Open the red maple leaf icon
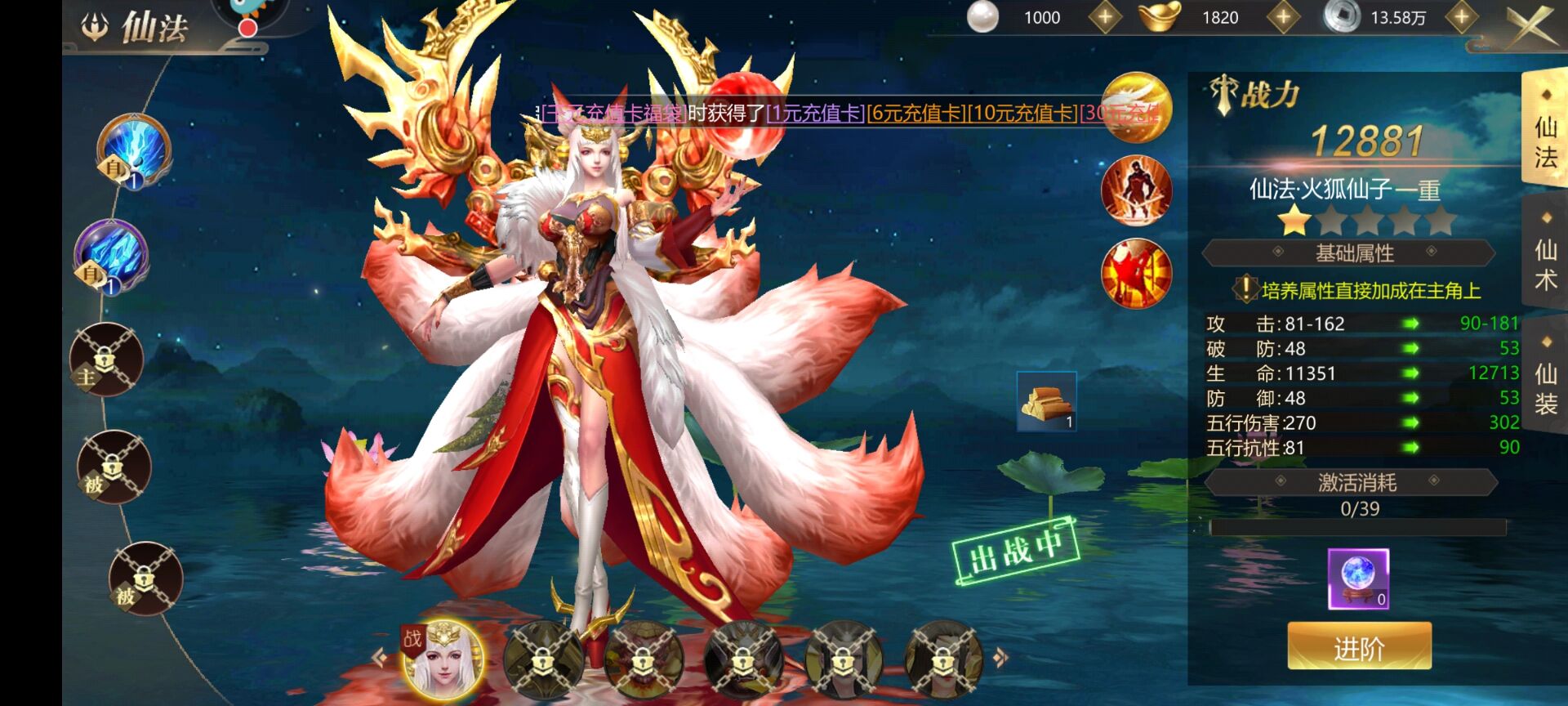The height and width of the screenshot is (706, 1568). pos(1136,273)
